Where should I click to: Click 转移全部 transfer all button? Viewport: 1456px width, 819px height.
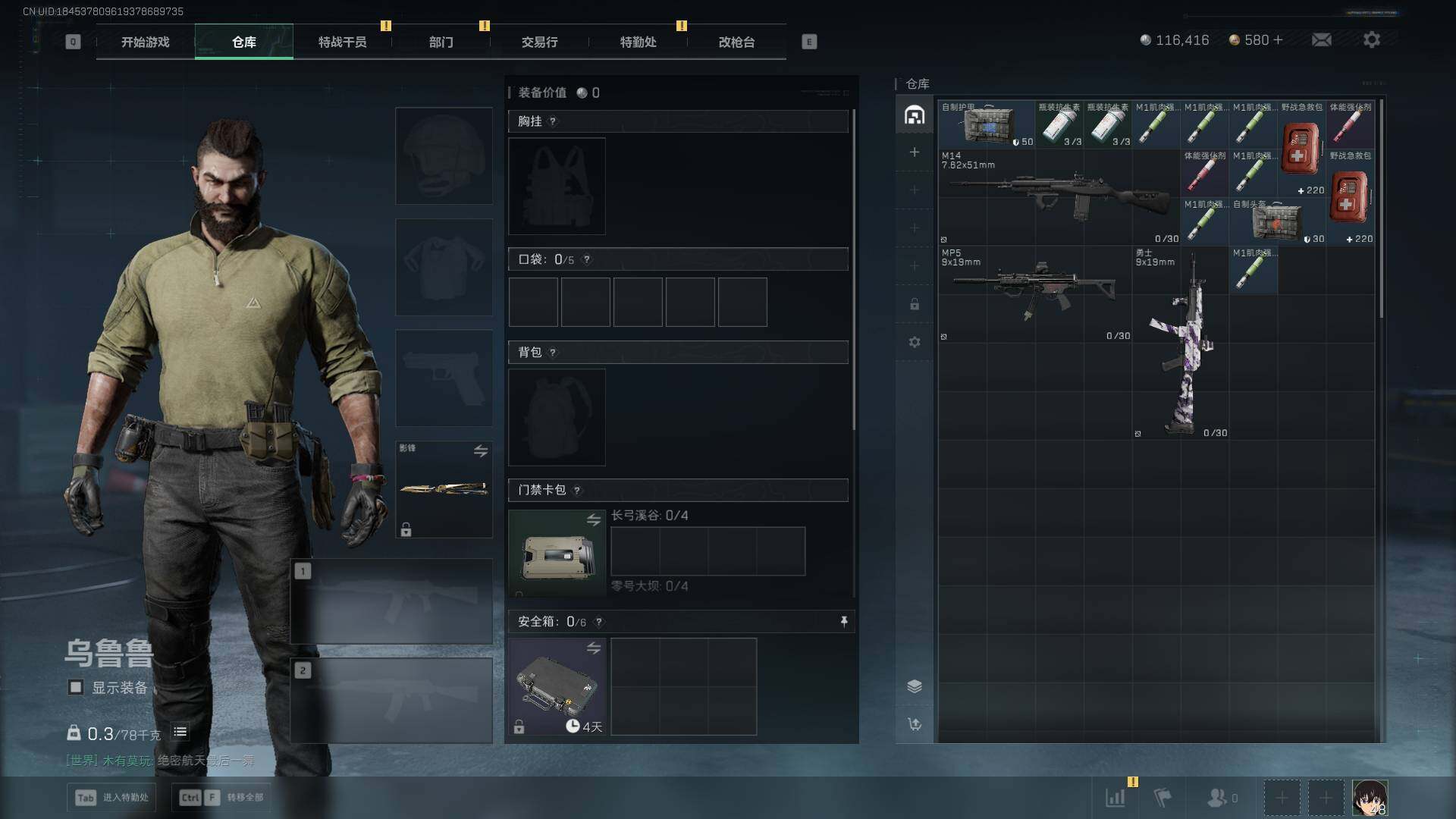221,797
